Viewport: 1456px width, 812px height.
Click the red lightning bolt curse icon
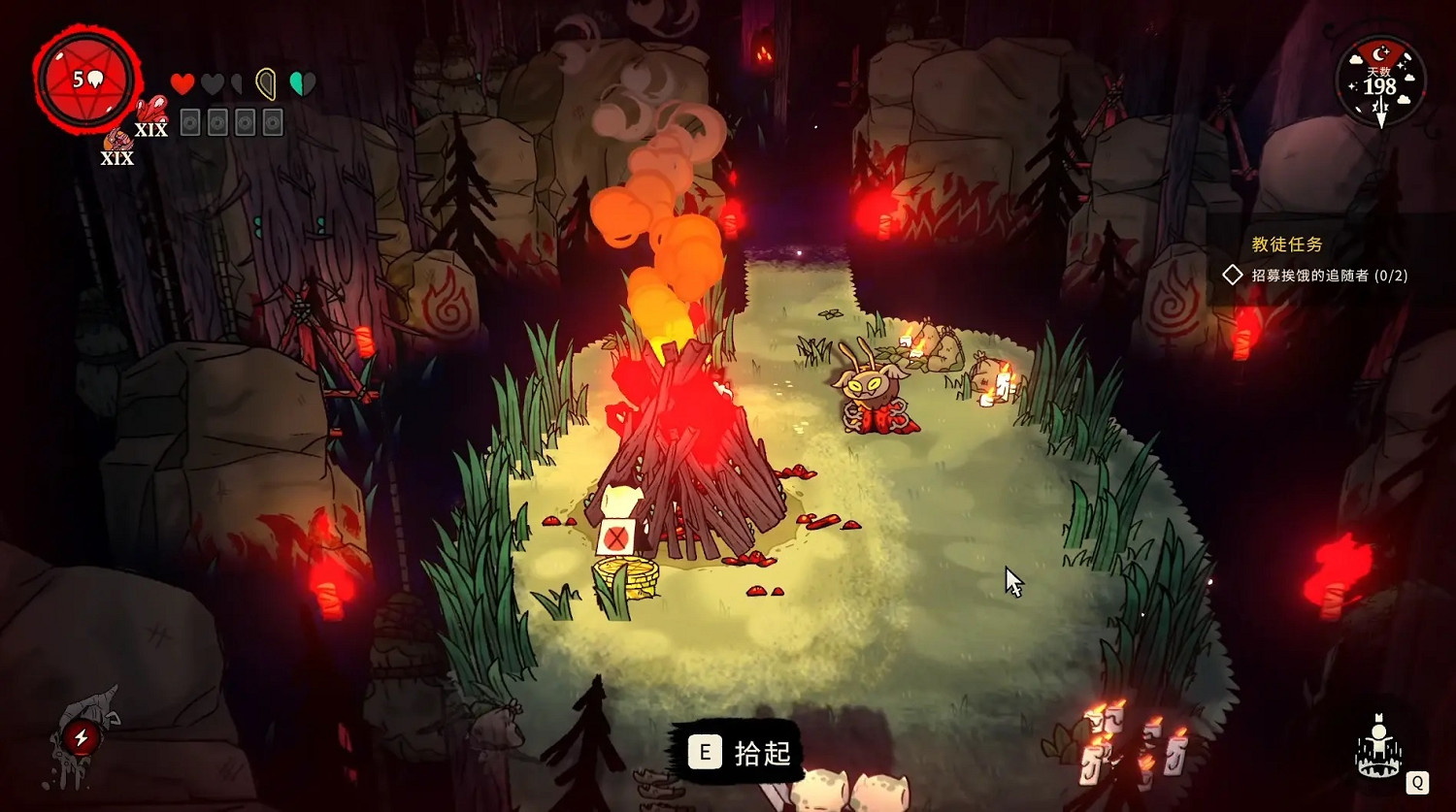[x=82, y=738]
